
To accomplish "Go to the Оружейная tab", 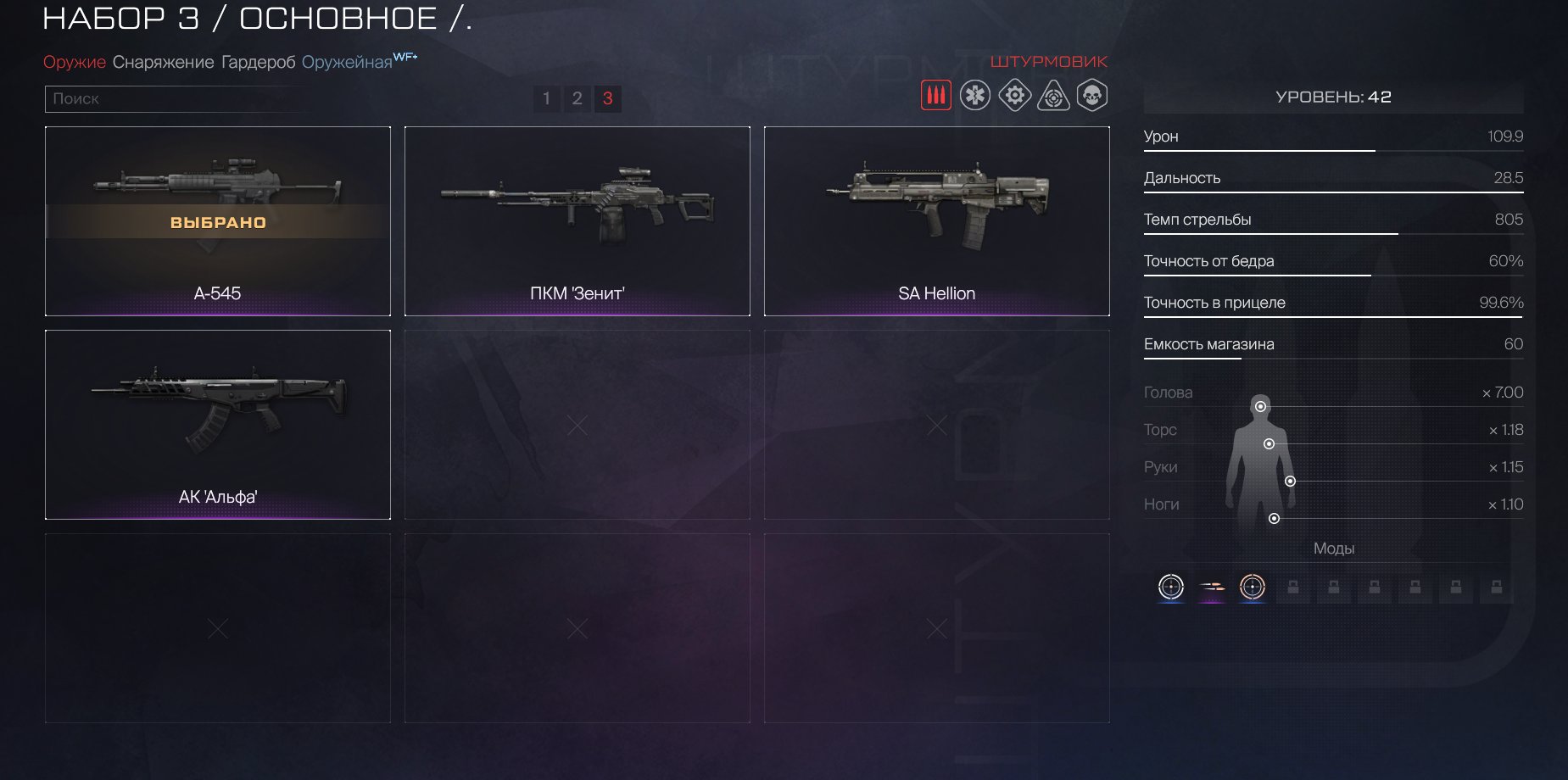I will pos(348,63).
